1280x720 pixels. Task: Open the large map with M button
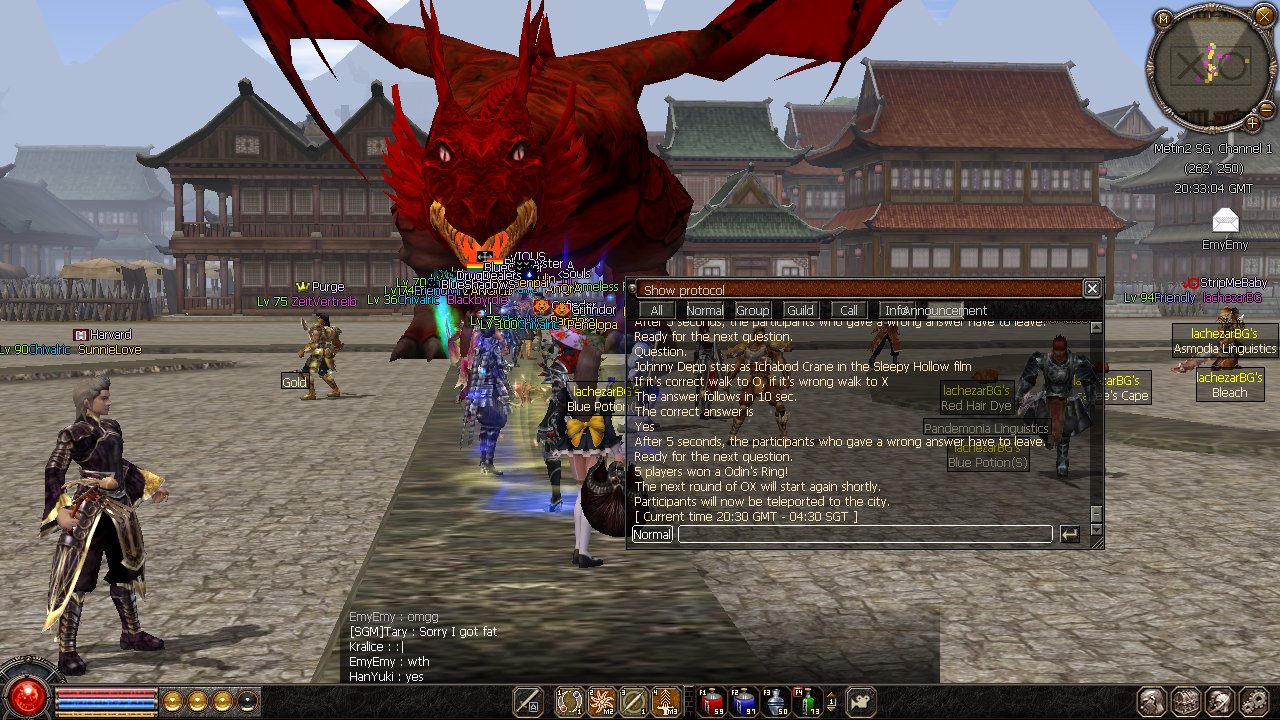point(1162,19)
